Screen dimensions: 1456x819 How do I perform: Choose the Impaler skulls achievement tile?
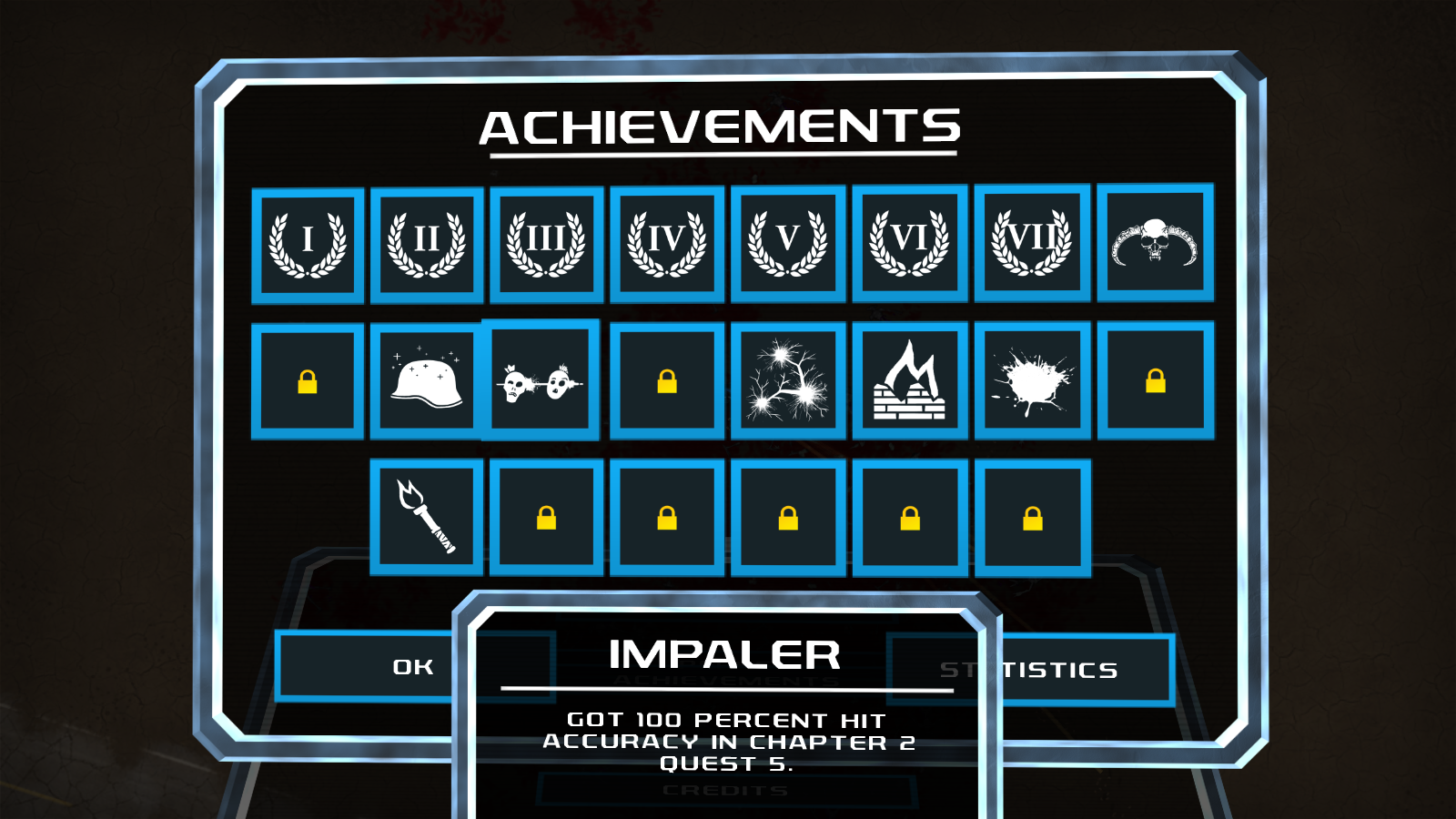click(x=541, y=380)
